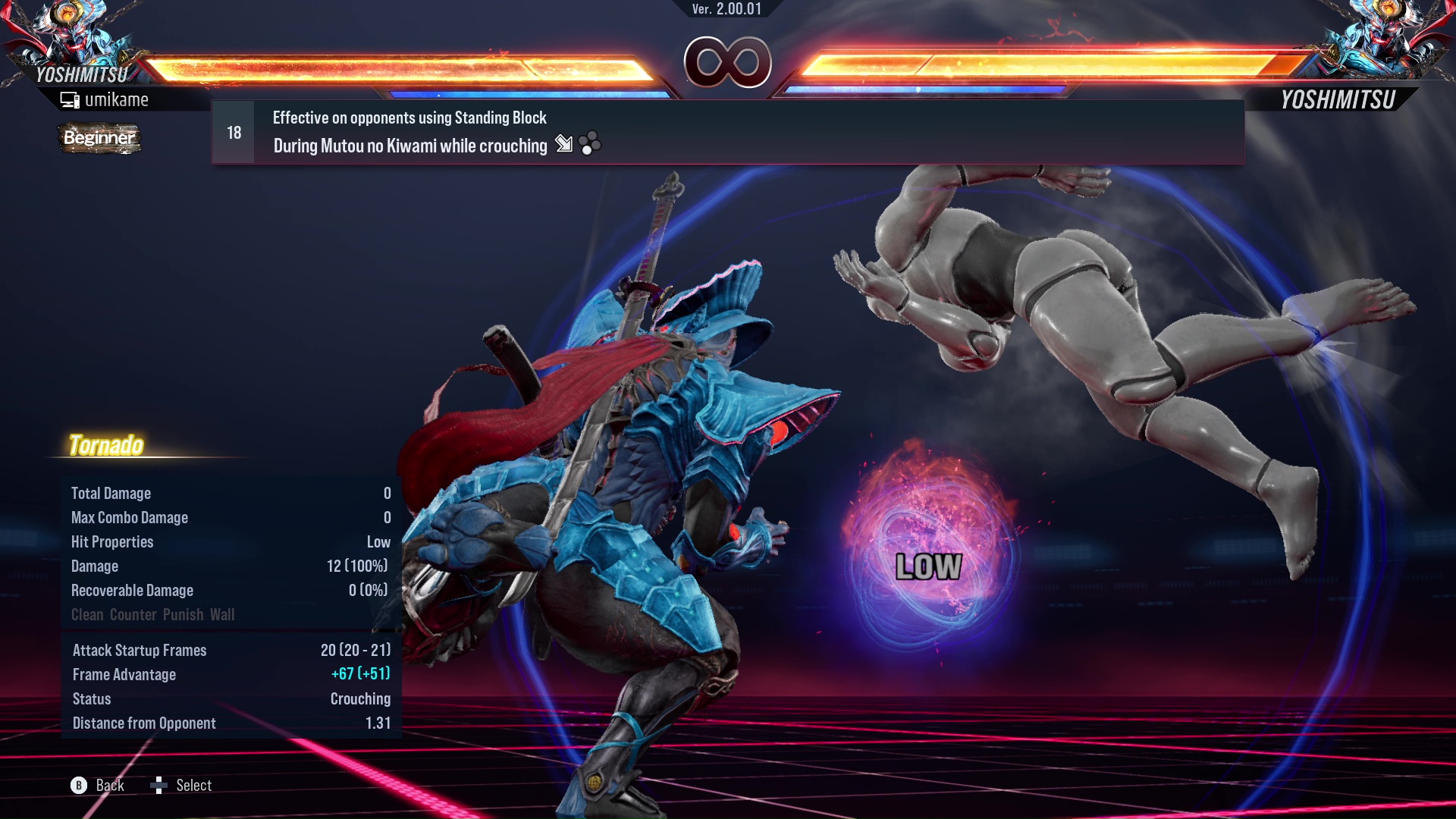Screen dimensions: 1456x819
Task: Click the PC platform icon beside umikame
Action: tap(70, 99)
